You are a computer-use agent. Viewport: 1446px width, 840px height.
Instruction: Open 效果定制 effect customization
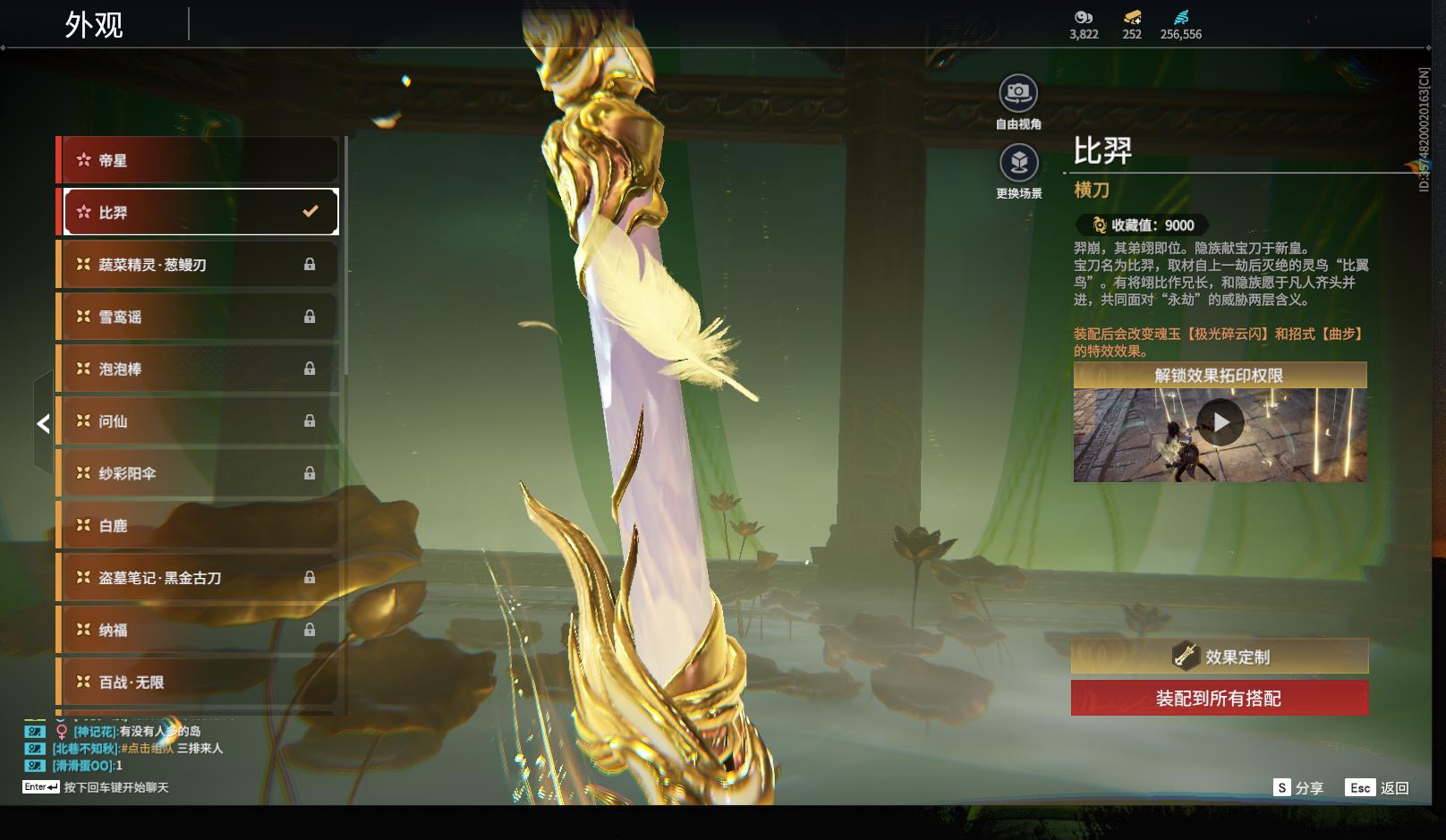pos(1220,657)
